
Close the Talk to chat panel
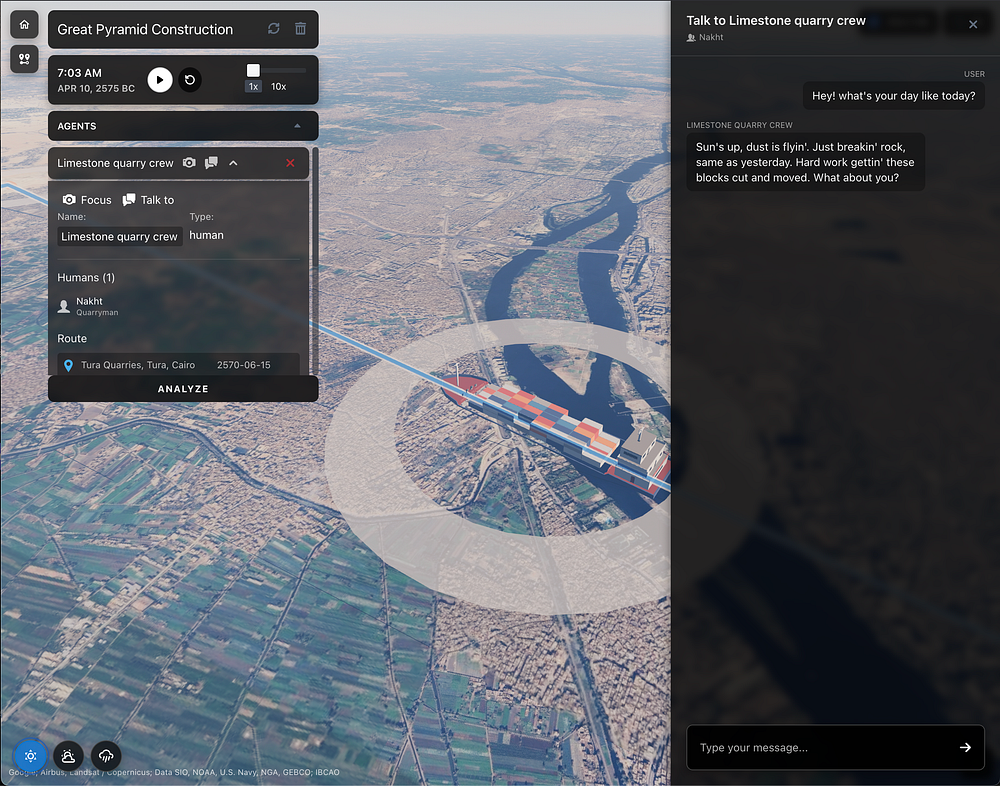[973, 25]
